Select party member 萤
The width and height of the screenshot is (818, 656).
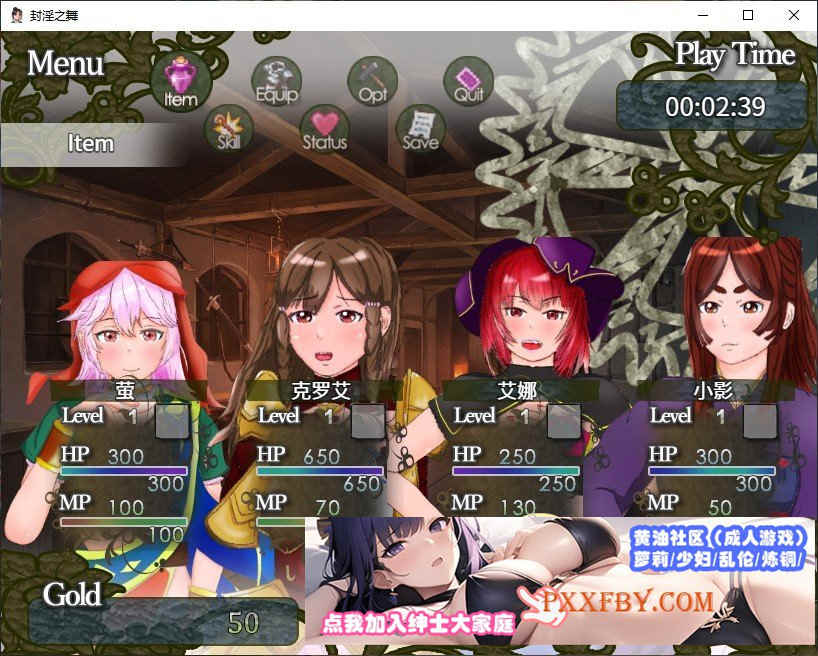(x=125, y=390)
